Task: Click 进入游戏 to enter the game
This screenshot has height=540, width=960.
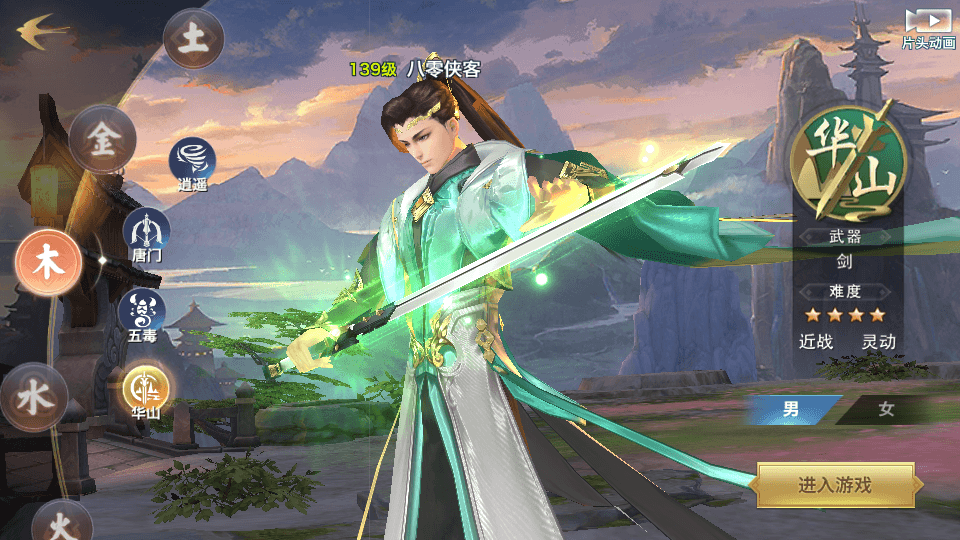Action: click(x=835, y=485)
